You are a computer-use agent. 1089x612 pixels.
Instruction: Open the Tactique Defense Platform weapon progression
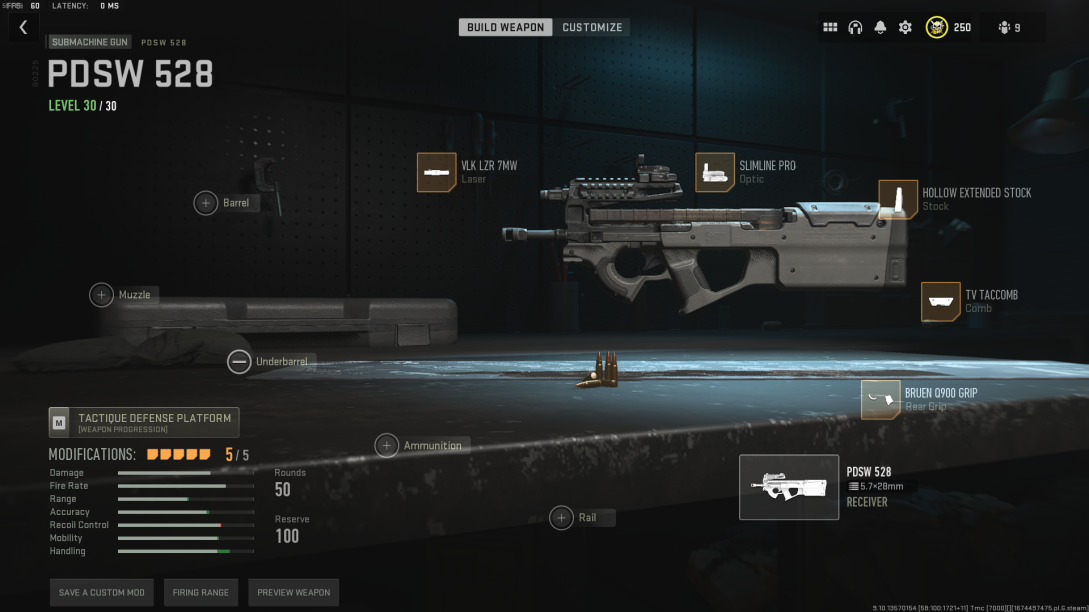[144, 422]
